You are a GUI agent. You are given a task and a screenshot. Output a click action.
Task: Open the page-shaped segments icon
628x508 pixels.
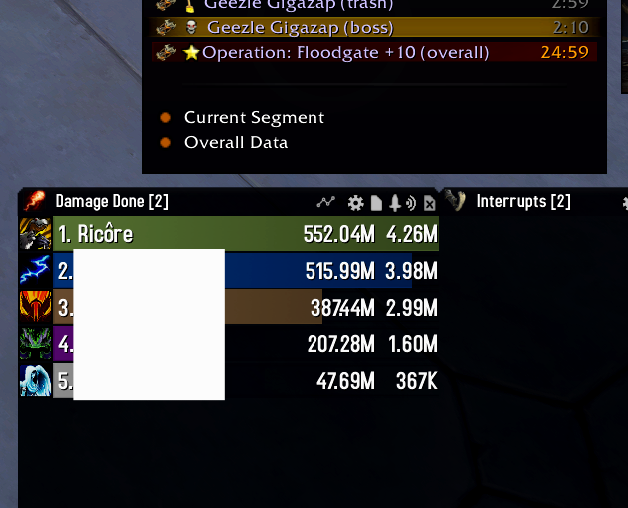[x=376, y=203]
